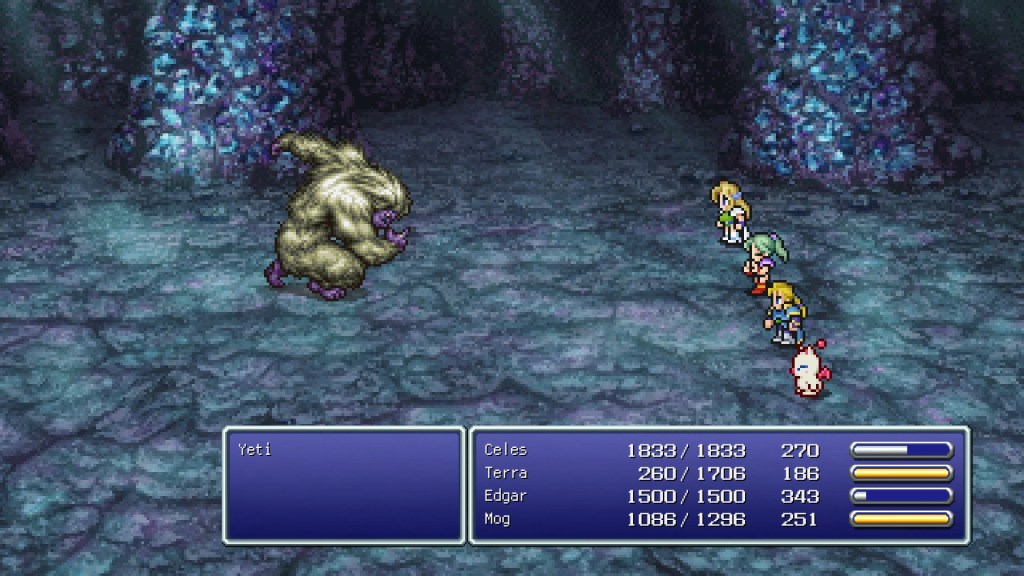Choose Celes in the party panel
This screenshot has width=1024, height=576.
coord(505,450)
